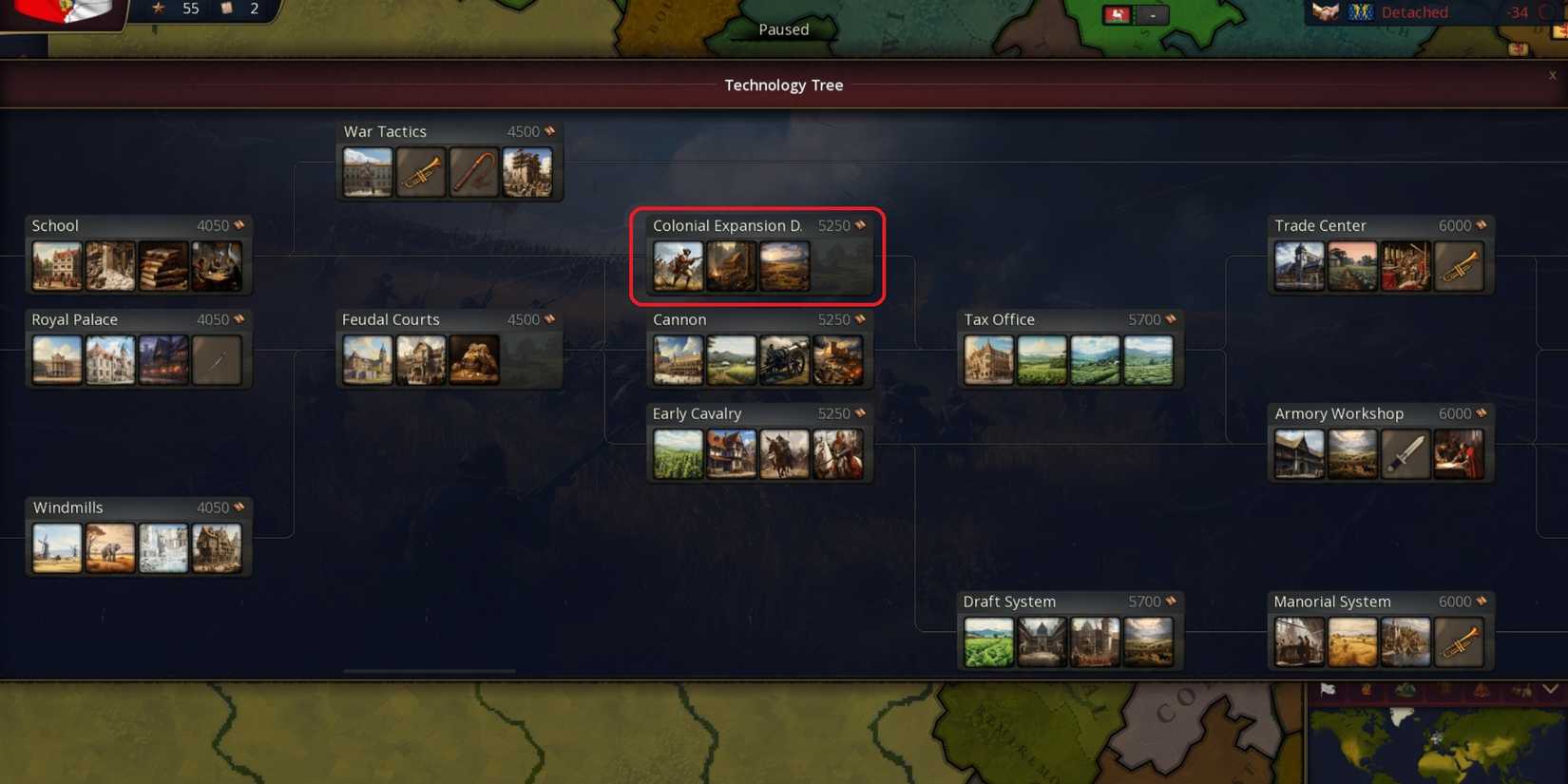
Task: Click the Paused status banner
Action: 783,29
